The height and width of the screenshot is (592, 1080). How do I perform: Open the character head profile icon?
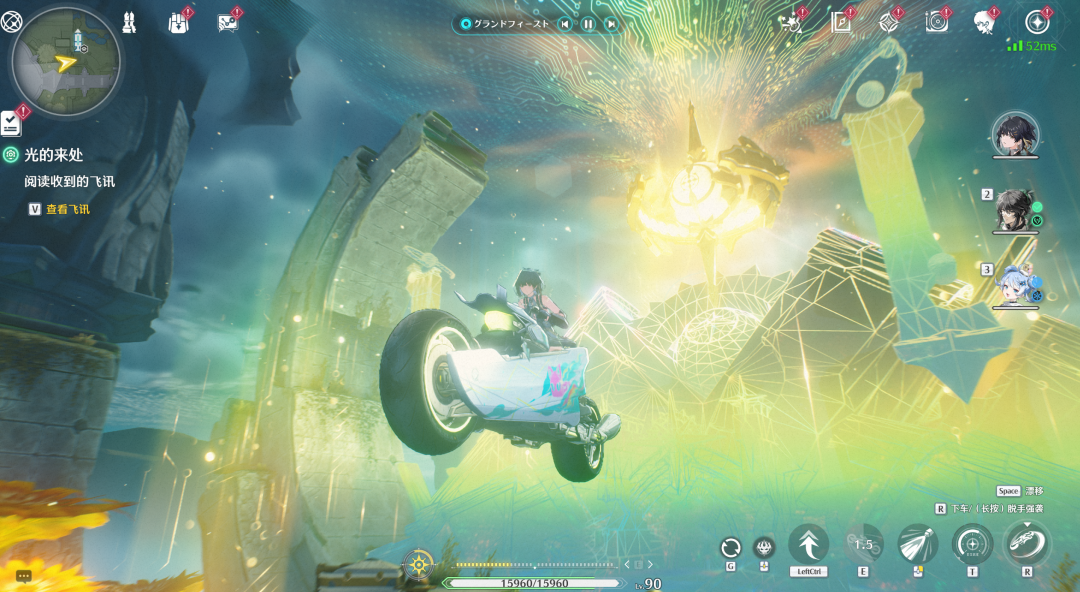[x=984, y=22]
